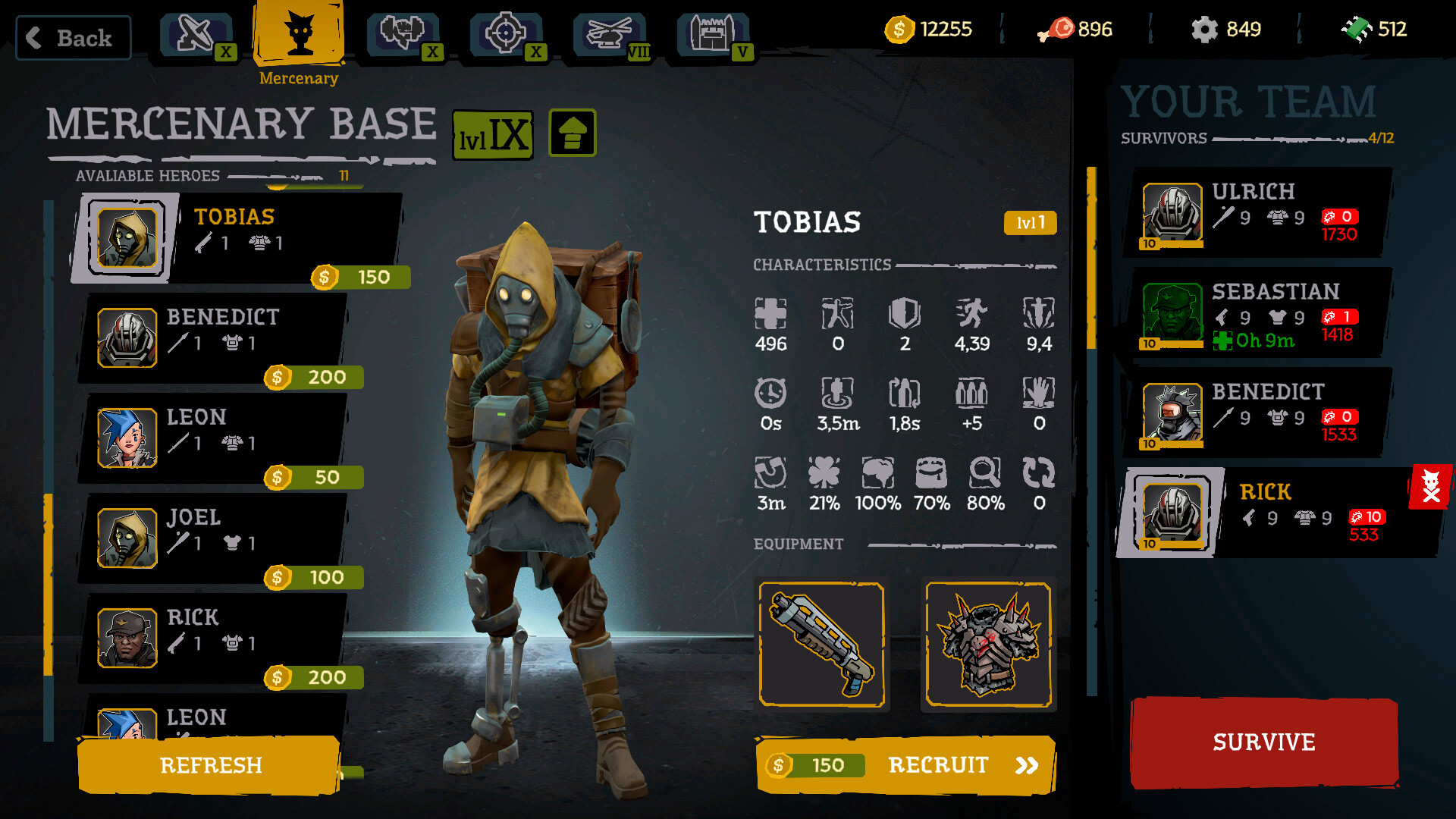
Task: Open the crosshair target tab
Action: [506, 35]
